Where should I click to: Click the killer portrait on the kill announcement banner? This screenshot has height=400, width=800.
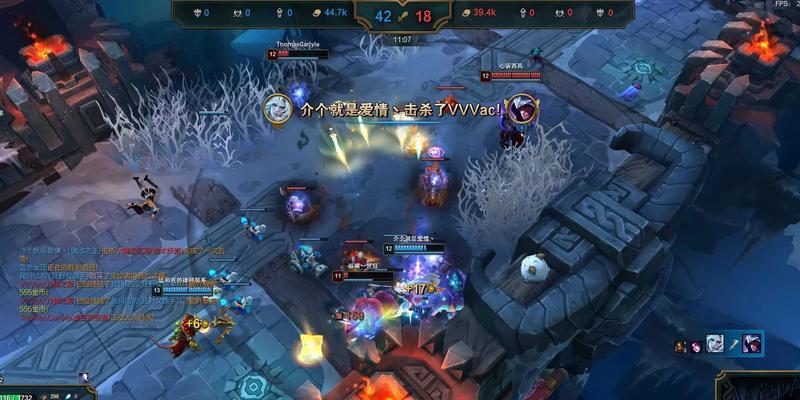[x=277, y=109]
